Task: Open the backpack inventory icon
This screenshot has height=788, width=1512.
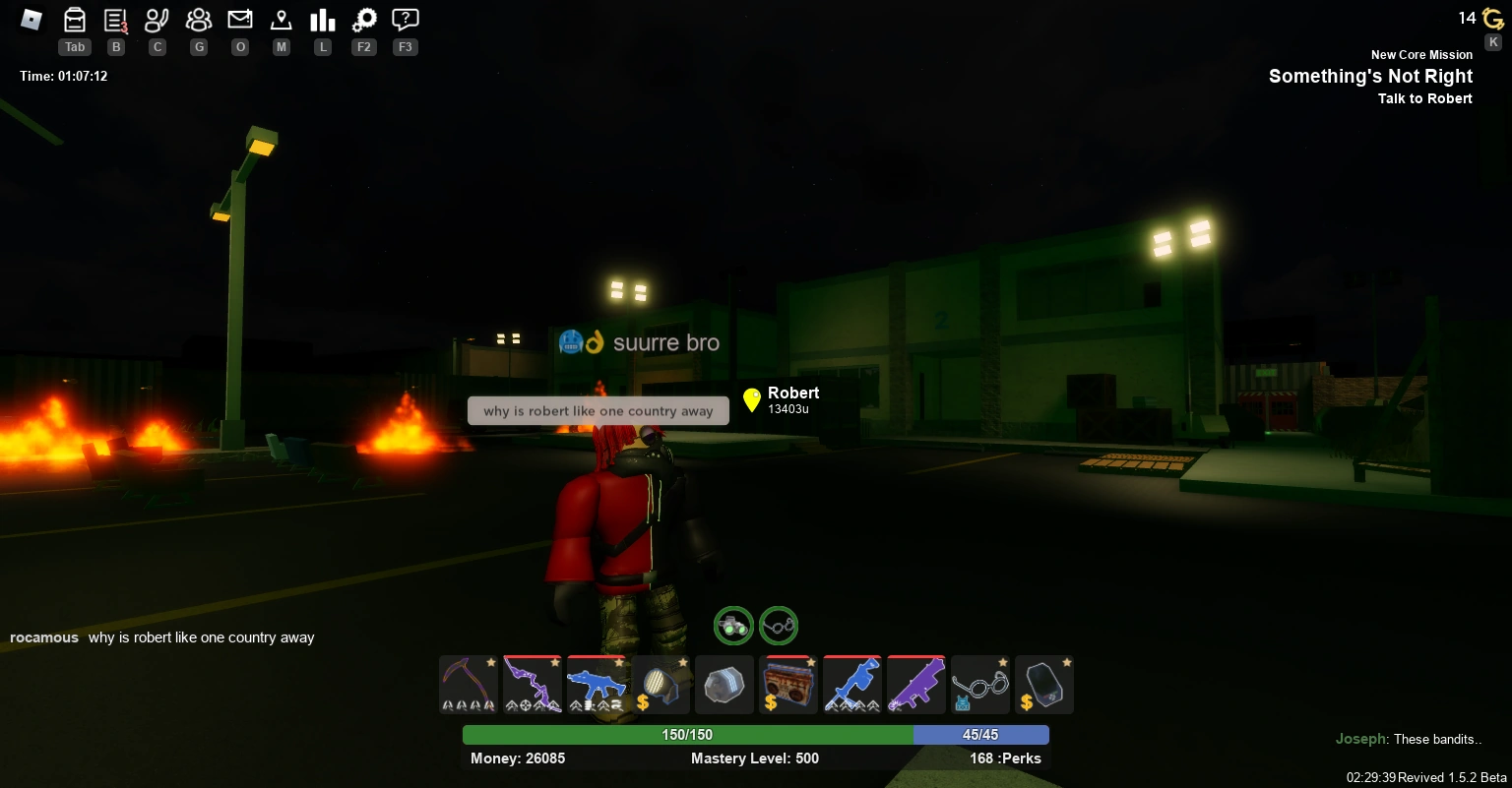Action: pyautogui.click(x=75, y=19)
